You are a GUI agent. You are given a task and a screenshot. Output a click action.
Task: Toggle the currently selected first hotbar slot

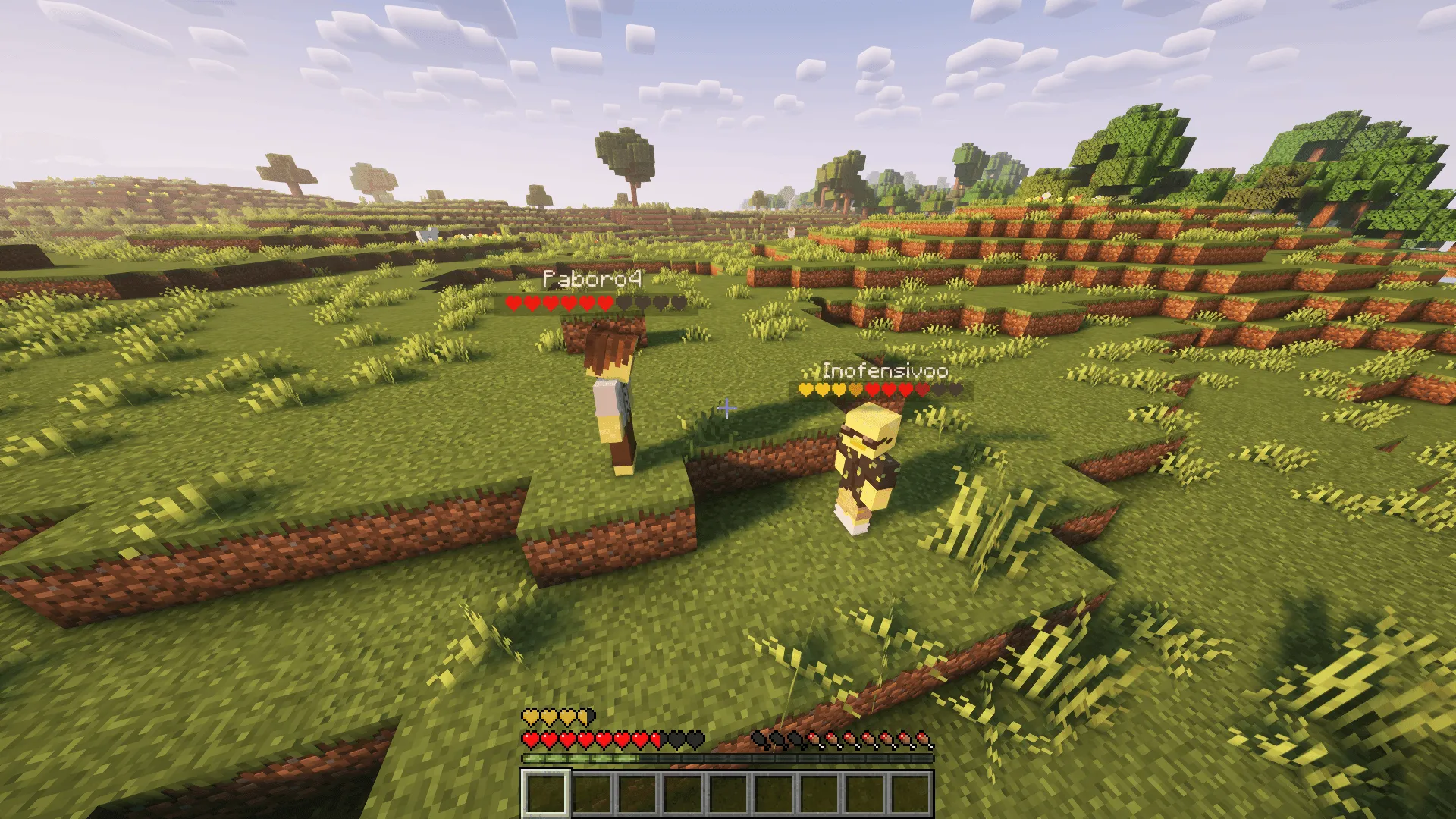coord(544,795)
